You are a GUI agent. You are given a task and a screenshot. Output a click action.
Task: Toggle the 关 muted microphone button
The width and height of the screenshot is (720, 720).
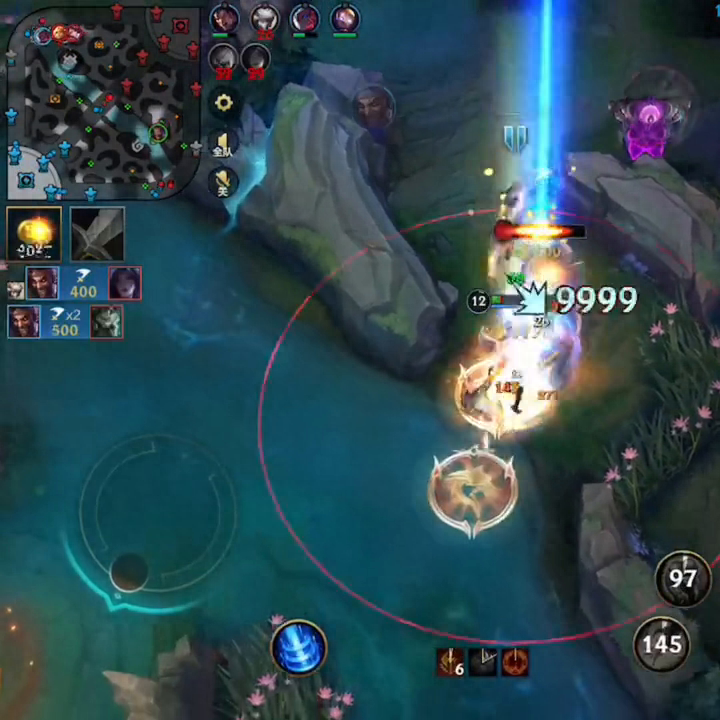(223, 181)
